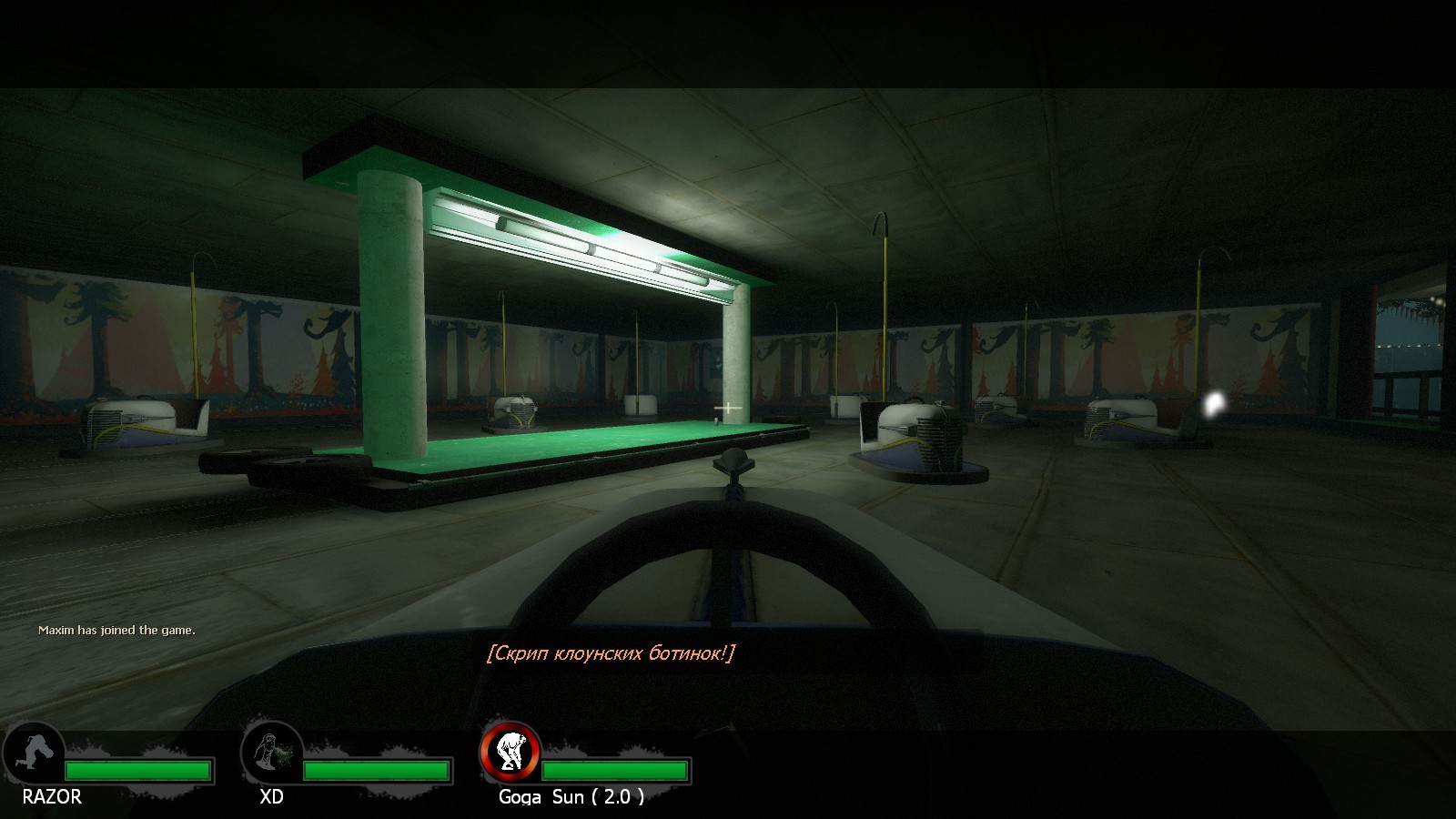The height and width of the screenshot is (819, 1456).
Task: Select RAZOR's survivor portrait
Action: (35, 753)
